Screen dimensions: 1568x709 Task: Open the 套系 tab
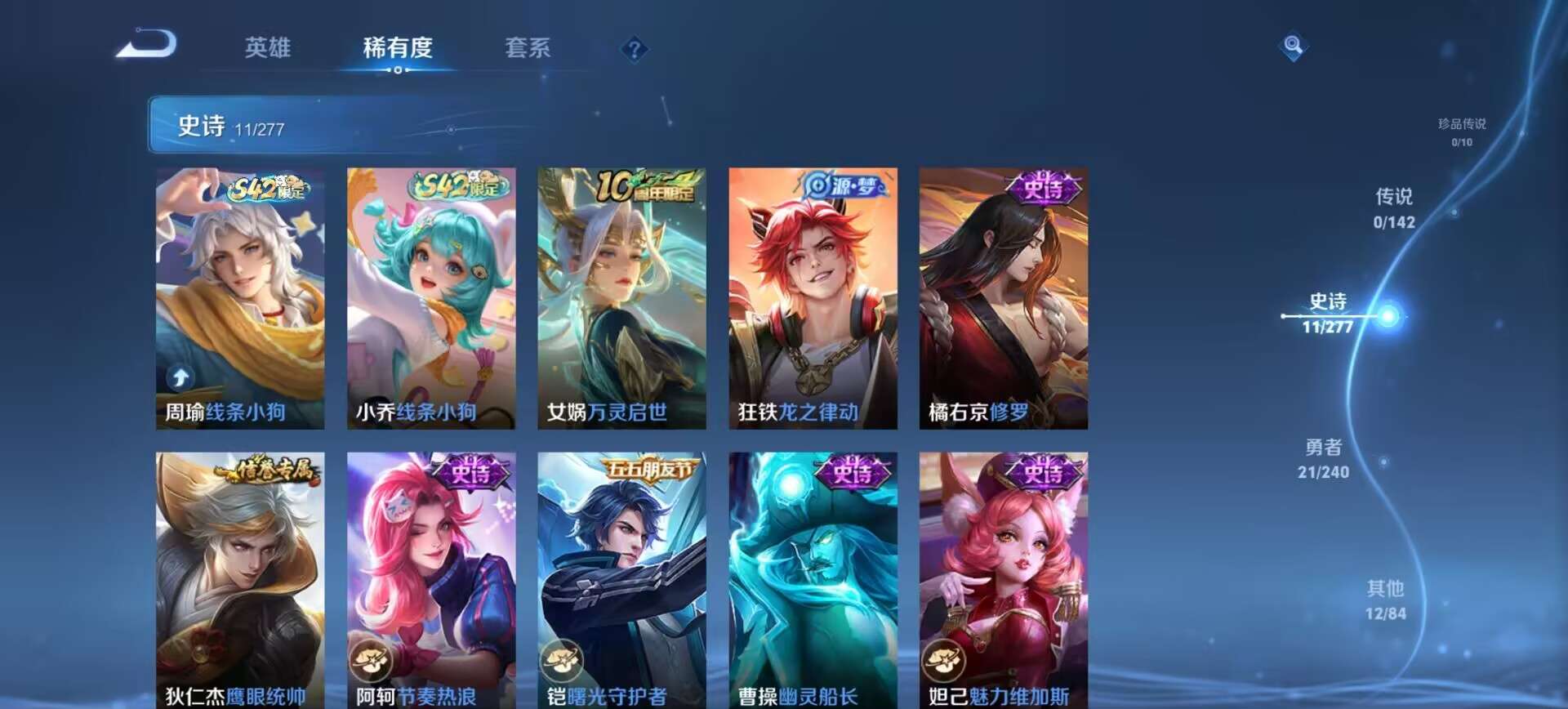(528, 48)
